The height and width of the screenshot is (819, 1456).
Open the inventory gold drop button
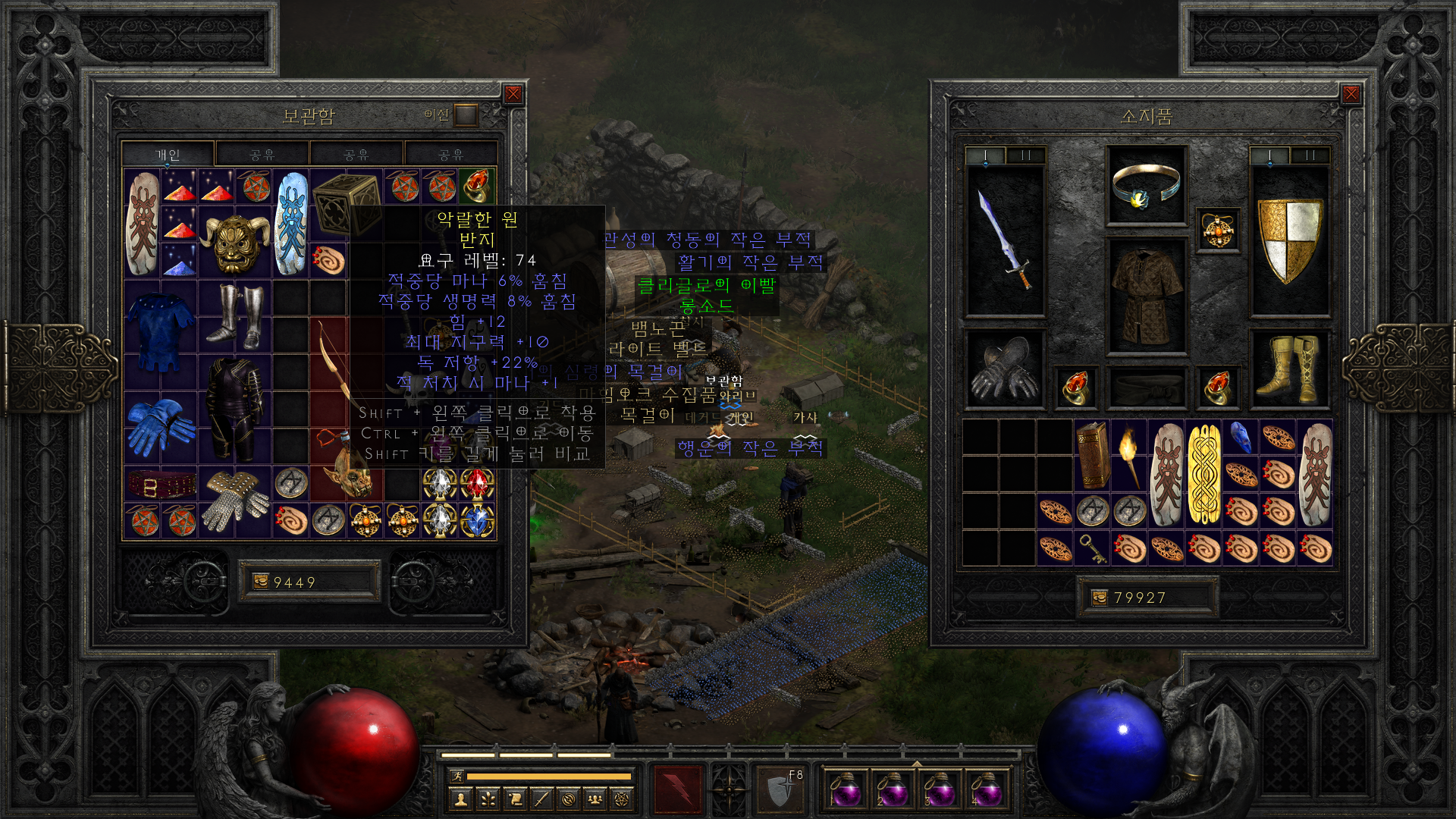tap(1100, 598)
